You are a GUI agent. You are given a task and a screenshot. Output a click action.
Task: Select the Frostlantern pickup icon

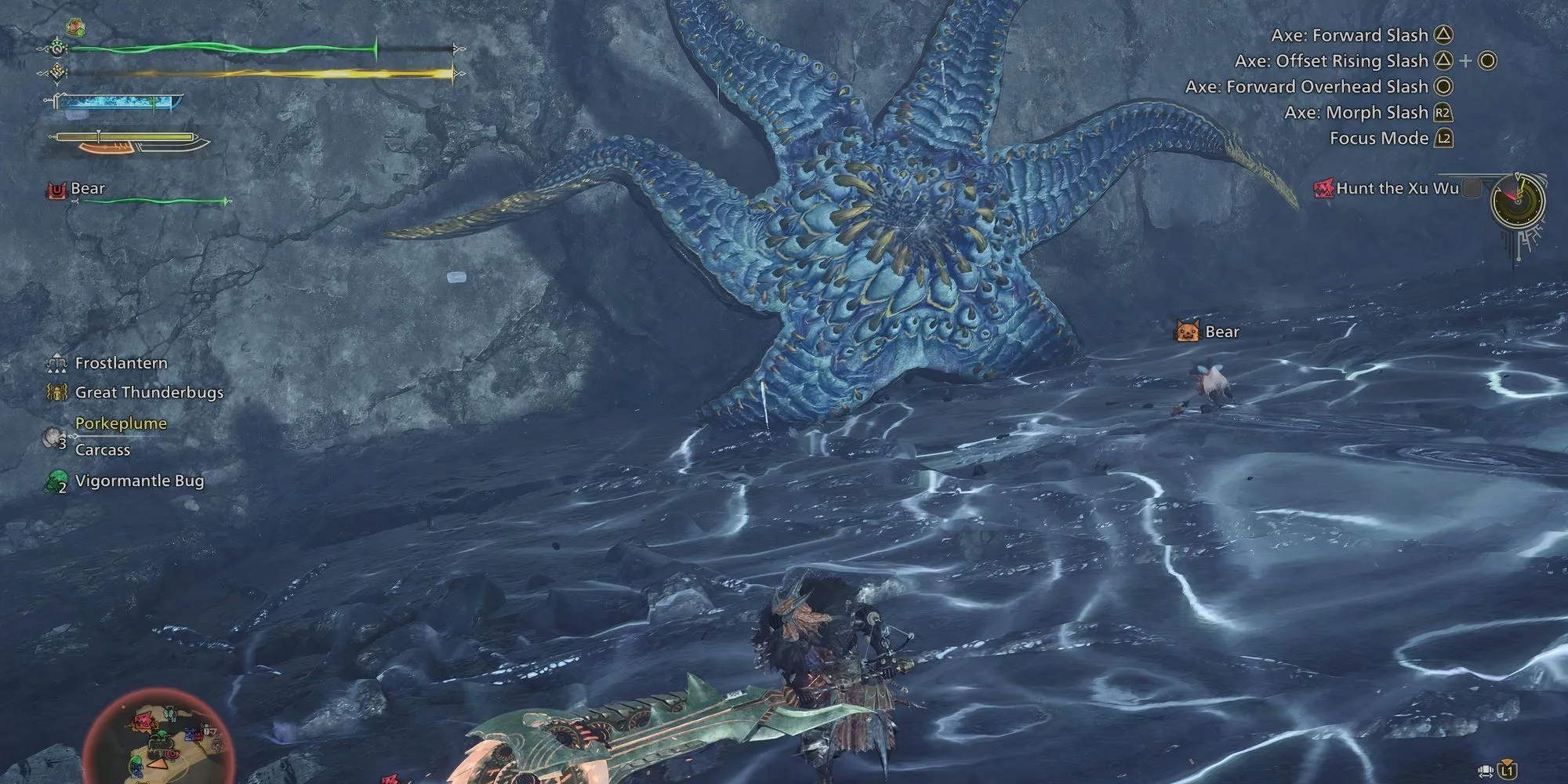tap(56, 363)
